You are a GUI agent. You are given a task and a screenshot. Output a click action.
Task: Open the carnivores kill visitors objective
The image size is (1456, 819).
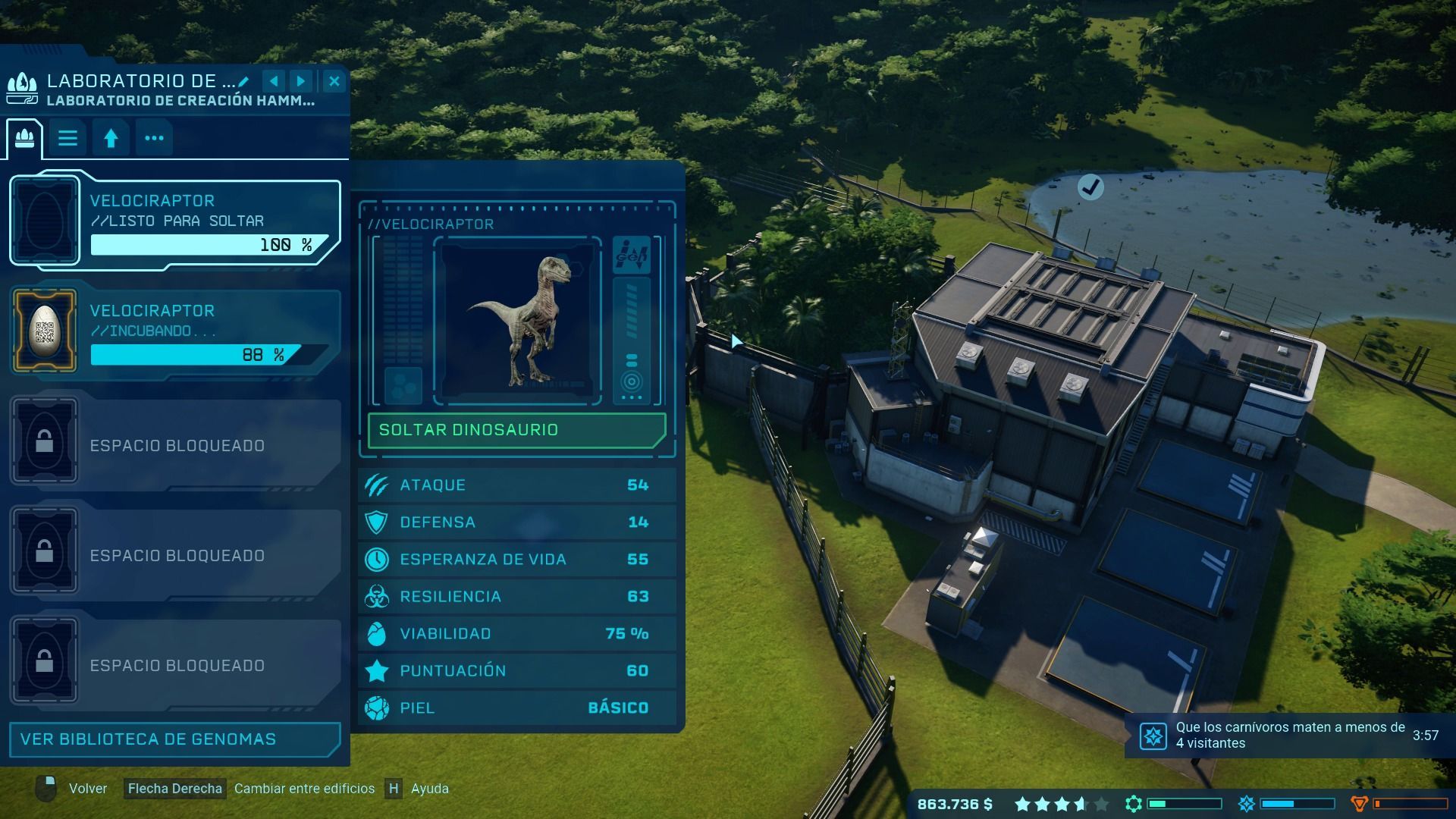click(x=1289, y=736)
